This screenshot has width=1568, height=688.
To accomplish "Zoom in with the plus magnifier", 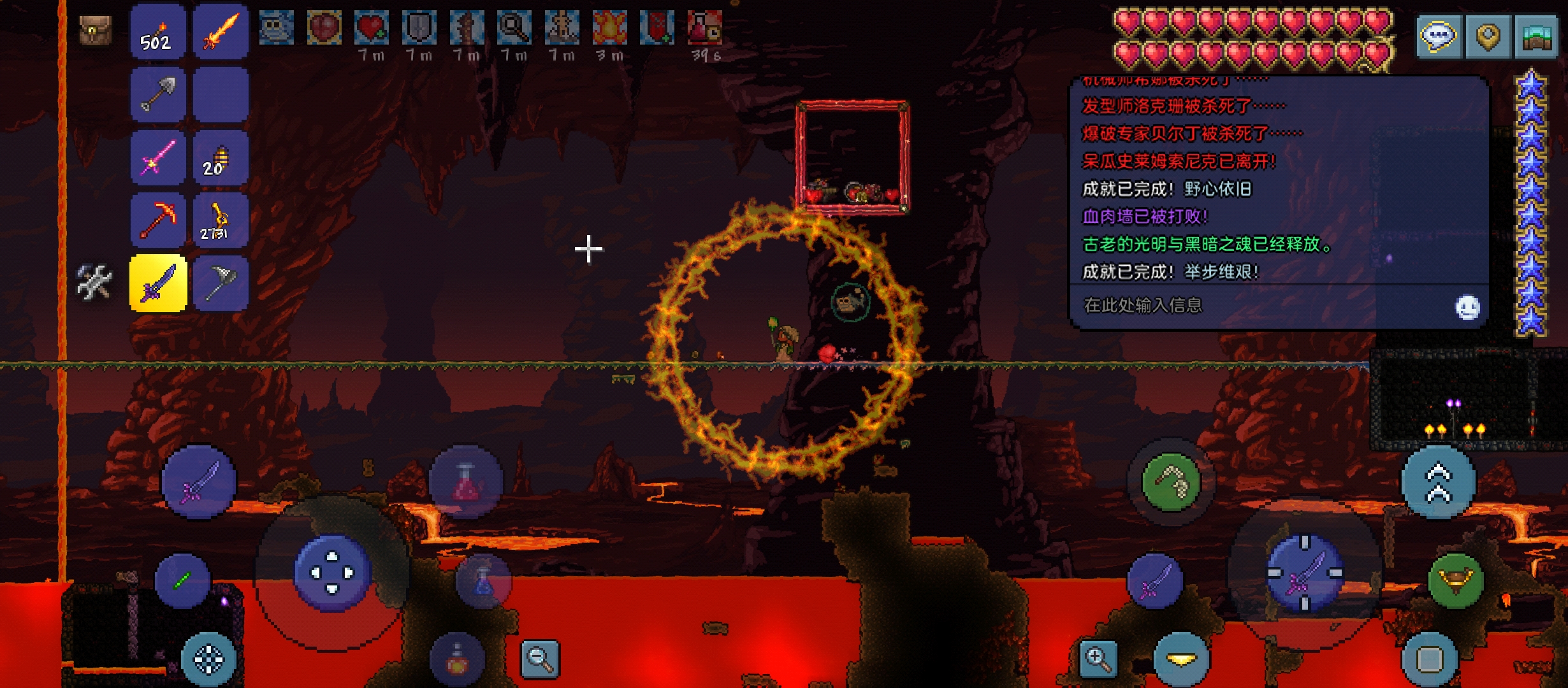I will tap(1098, 658).
